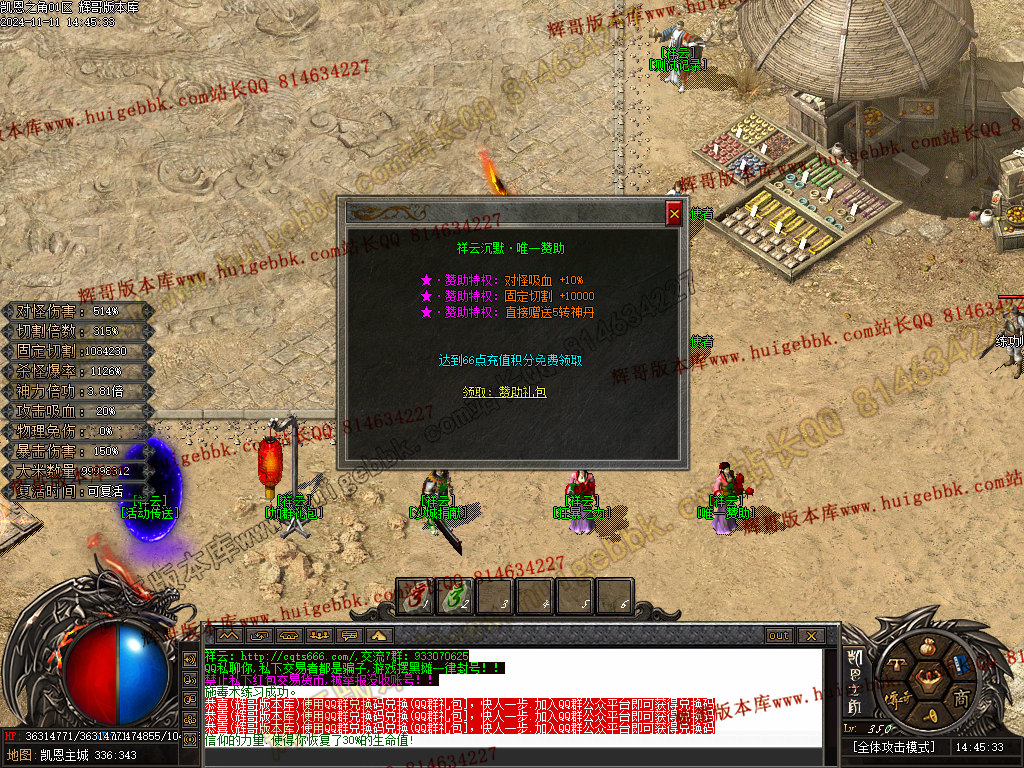Open the skill book icon on the wheel
The image size is (1024, 768).
pyautogui.click(x=960, y=662)
